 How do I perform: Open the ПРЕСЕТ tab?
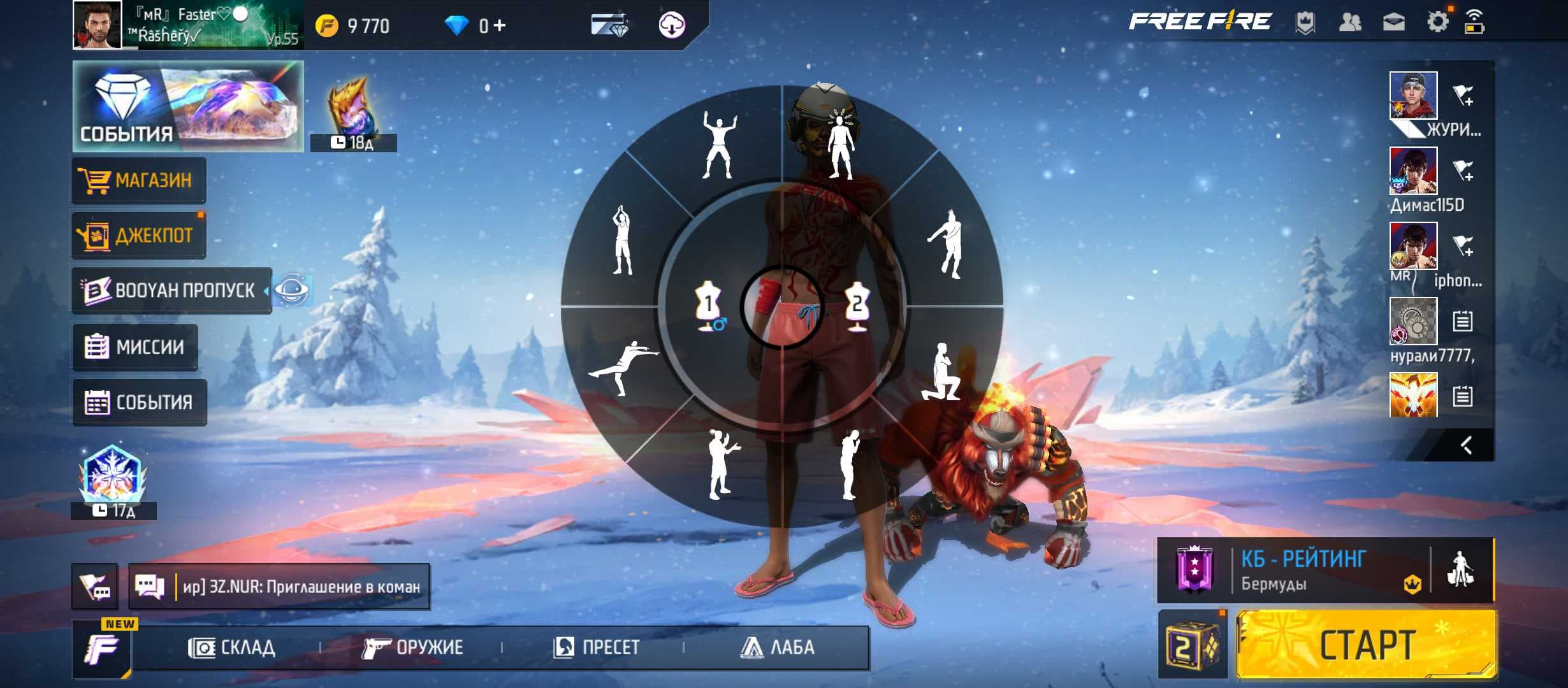pos(596,648)
